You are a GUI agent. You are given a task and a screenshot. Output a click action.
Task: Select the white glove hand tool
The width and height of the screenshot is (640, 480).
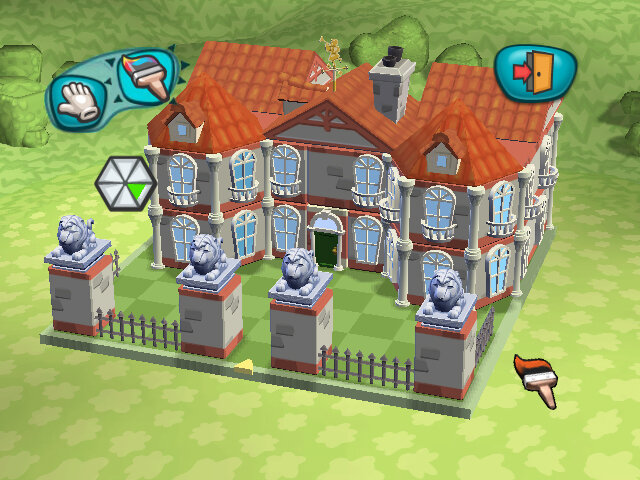pos(77,99)
